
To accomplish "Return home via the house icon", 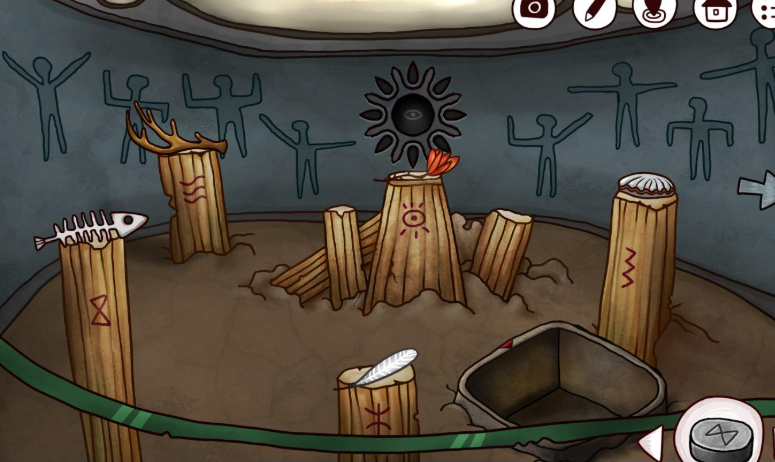I will pyautogui.click(x=715, y=9).
